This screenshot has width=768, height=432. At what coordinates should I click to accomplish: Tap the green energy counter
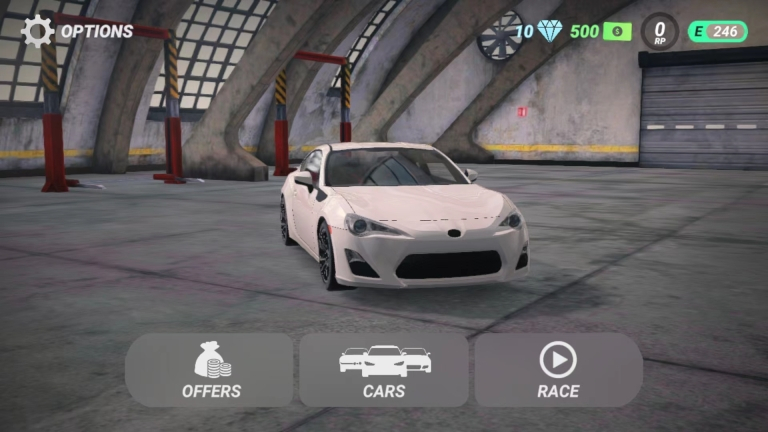[x=718, y=31]
